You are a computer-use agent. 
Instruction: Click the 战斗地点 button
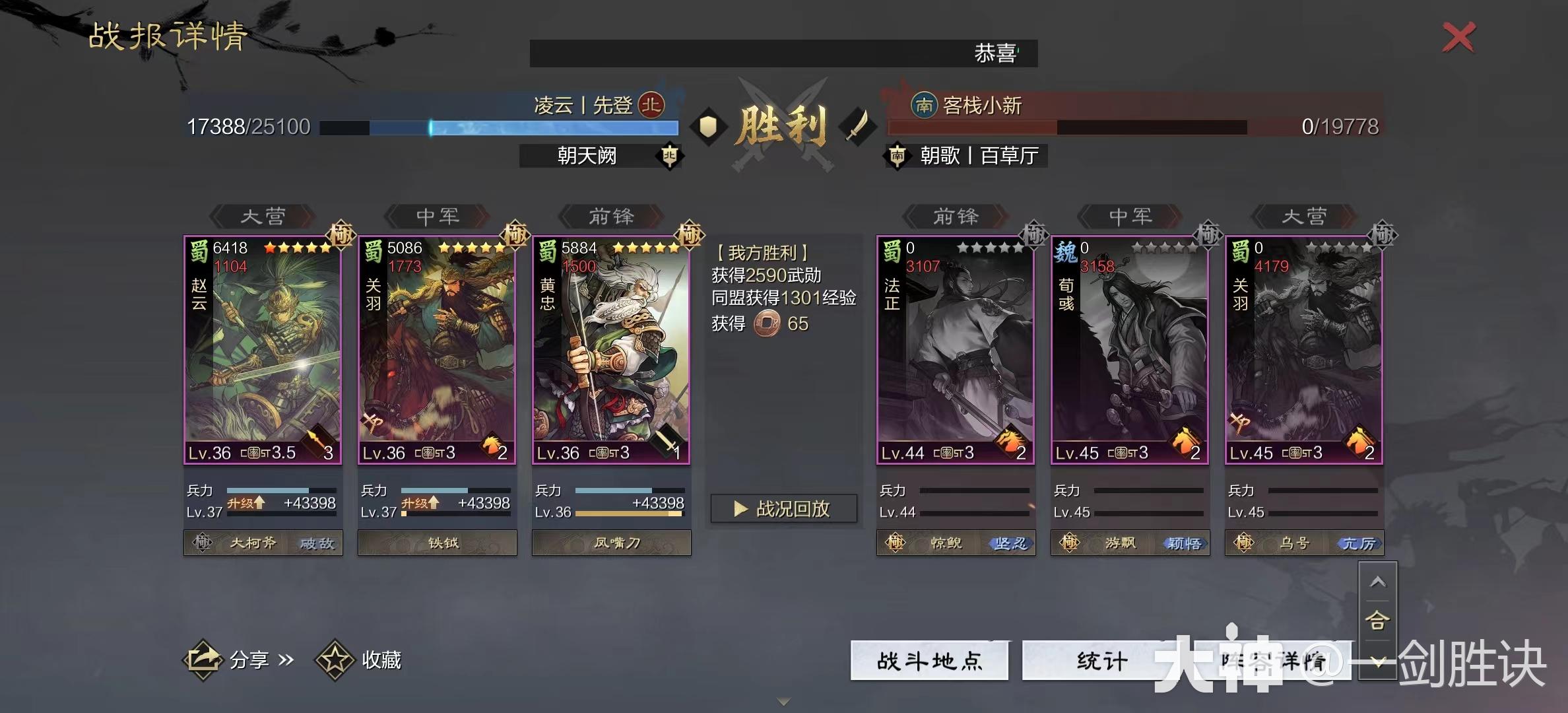pos(929,660)
